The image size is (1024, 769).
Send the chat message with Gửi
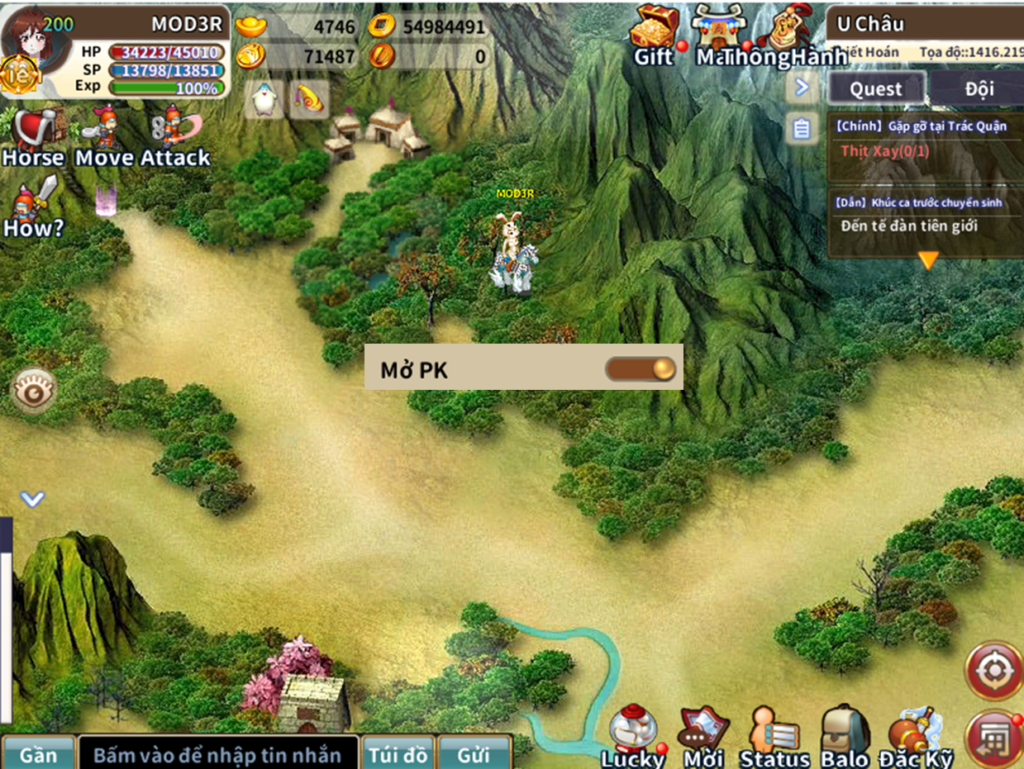point(474,754)
